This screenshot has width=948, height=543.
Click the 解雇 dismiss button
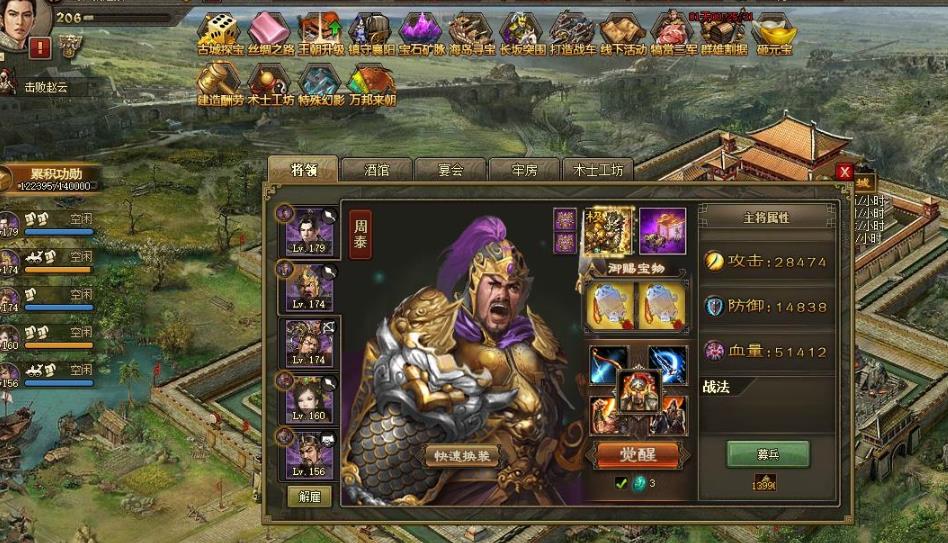point(309,496)
